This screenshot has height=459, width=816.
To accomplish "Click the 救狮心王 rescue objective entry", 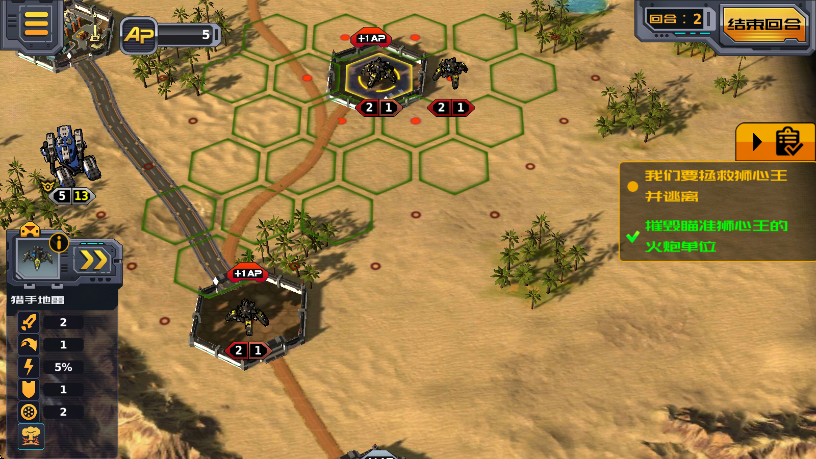I will point(714,186).
